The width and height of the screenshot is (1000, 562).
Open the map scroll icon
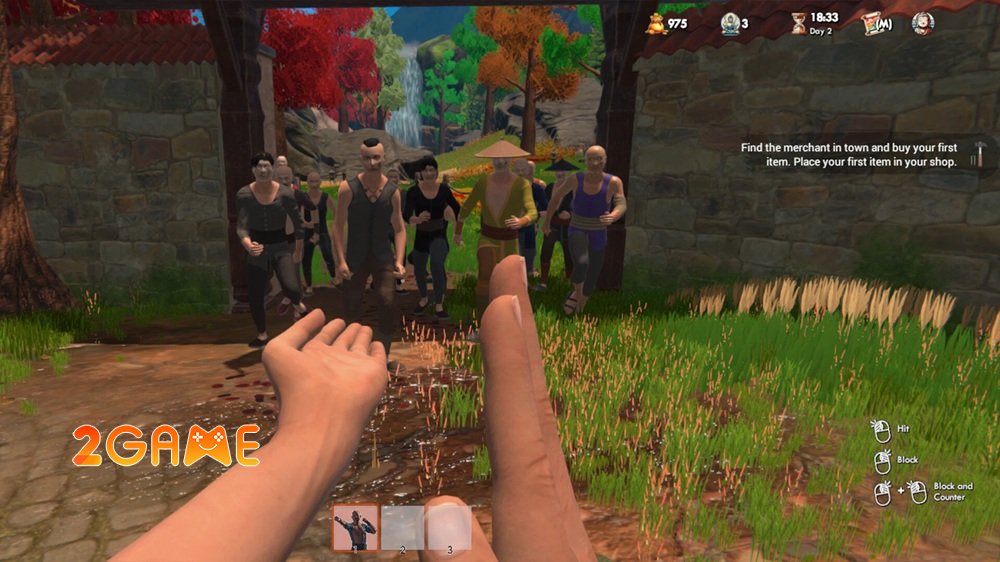pyautogui.click(x=873, y=23)
